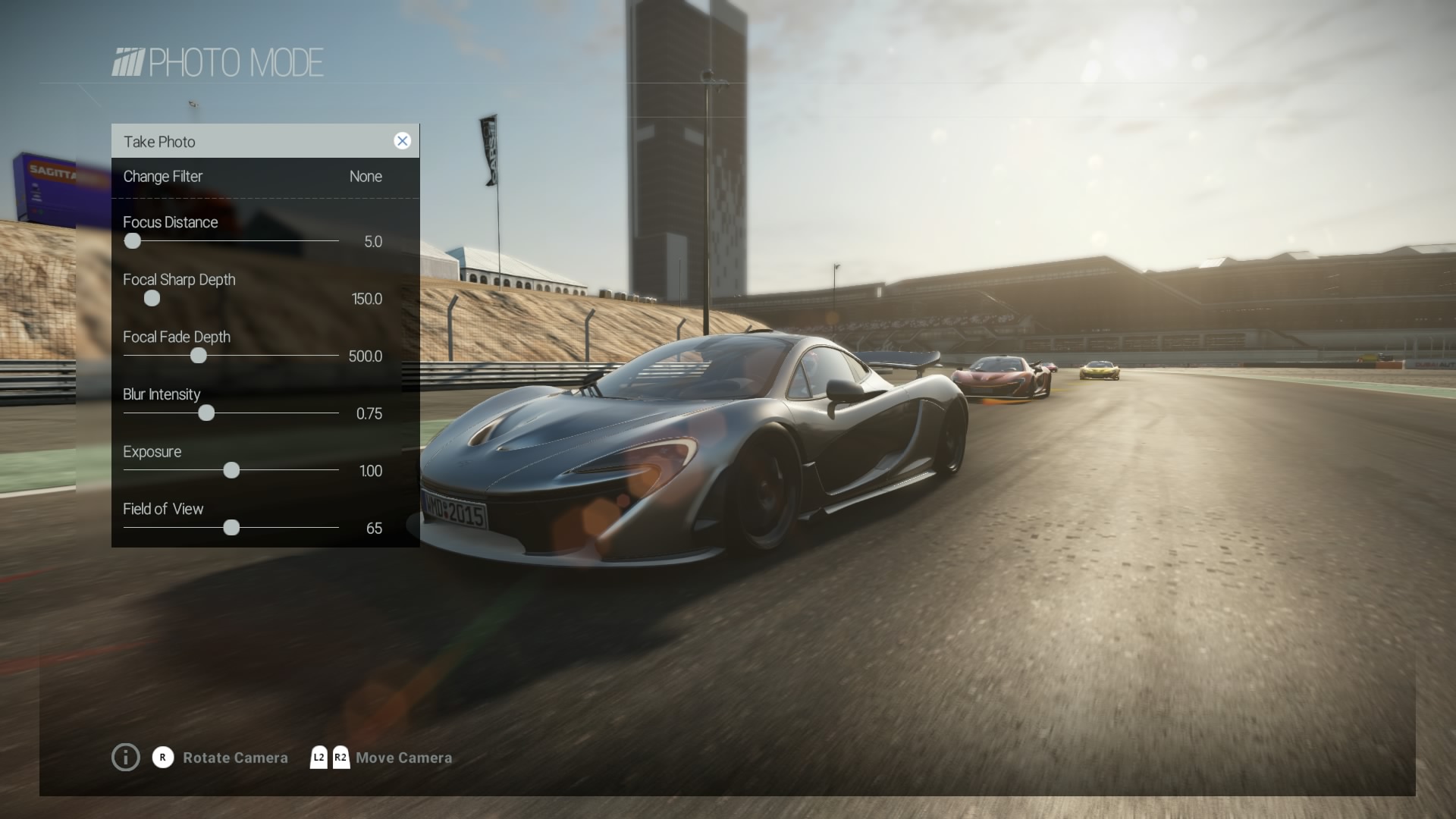Click the Focal Fade Depth slider knob

click(199, 356)
